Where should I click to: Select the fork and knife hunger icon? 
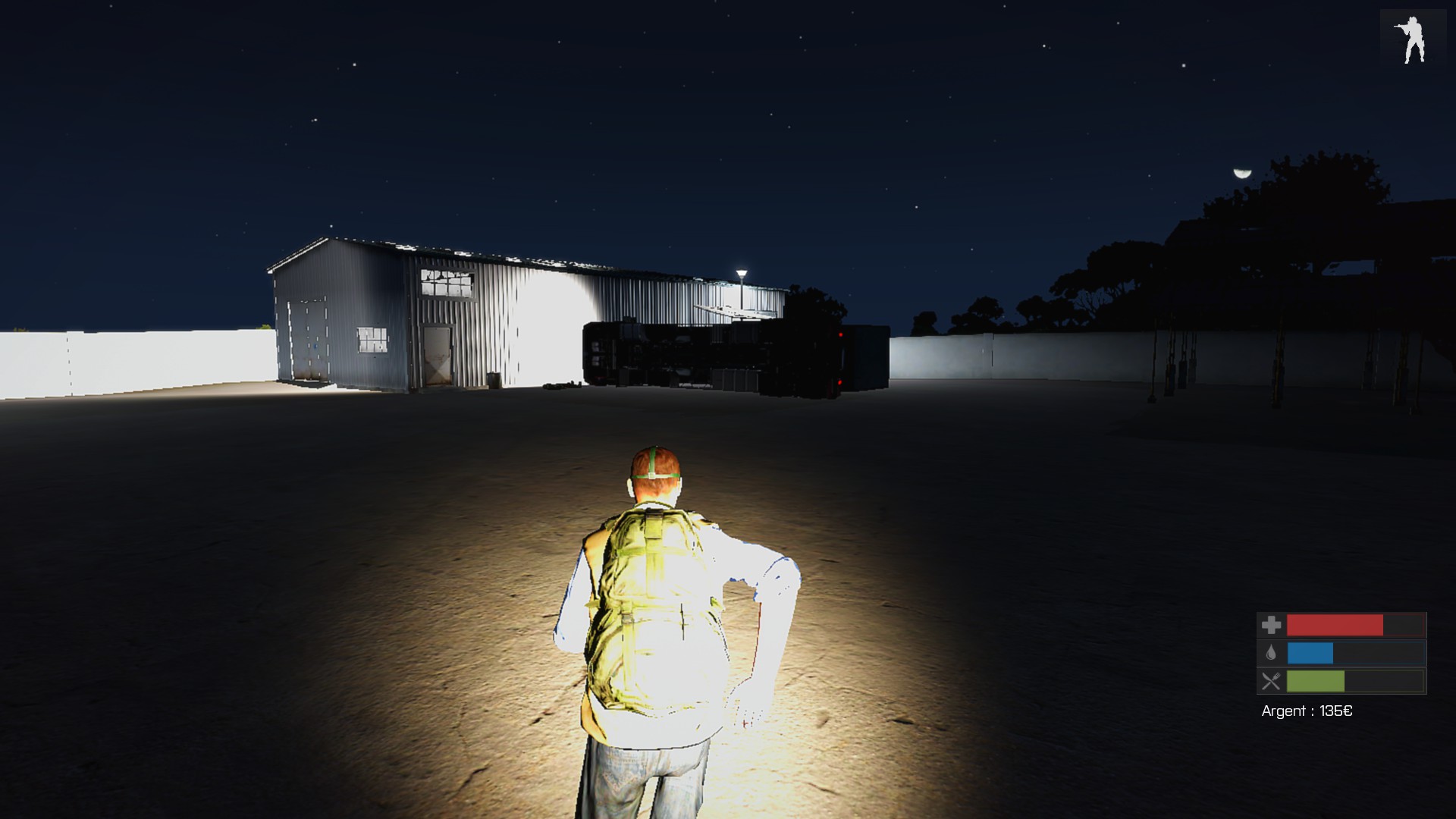1272,681
